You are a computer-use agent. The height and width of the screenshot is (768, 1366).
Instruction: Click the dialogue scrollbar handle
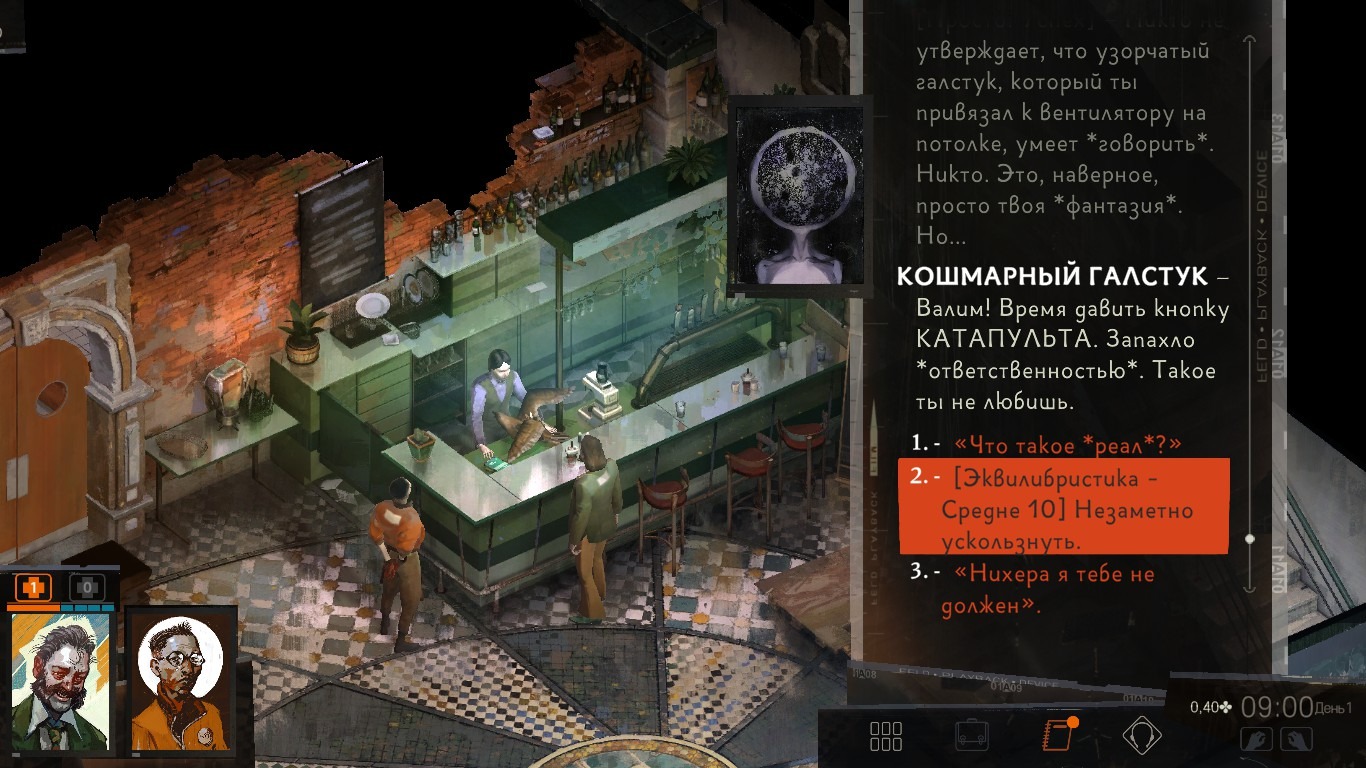pos(1249,539)
